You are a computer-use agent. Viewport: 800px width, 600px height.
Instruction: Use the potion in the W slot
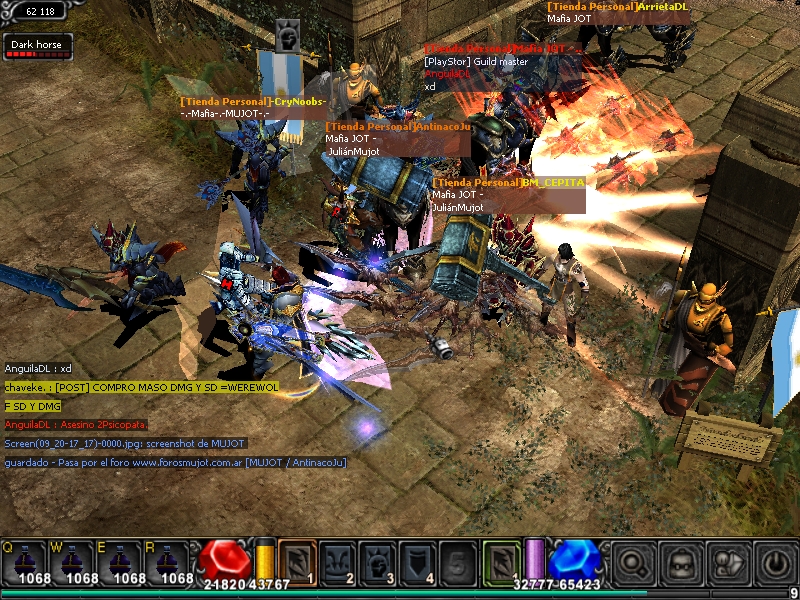coord(73,562)
